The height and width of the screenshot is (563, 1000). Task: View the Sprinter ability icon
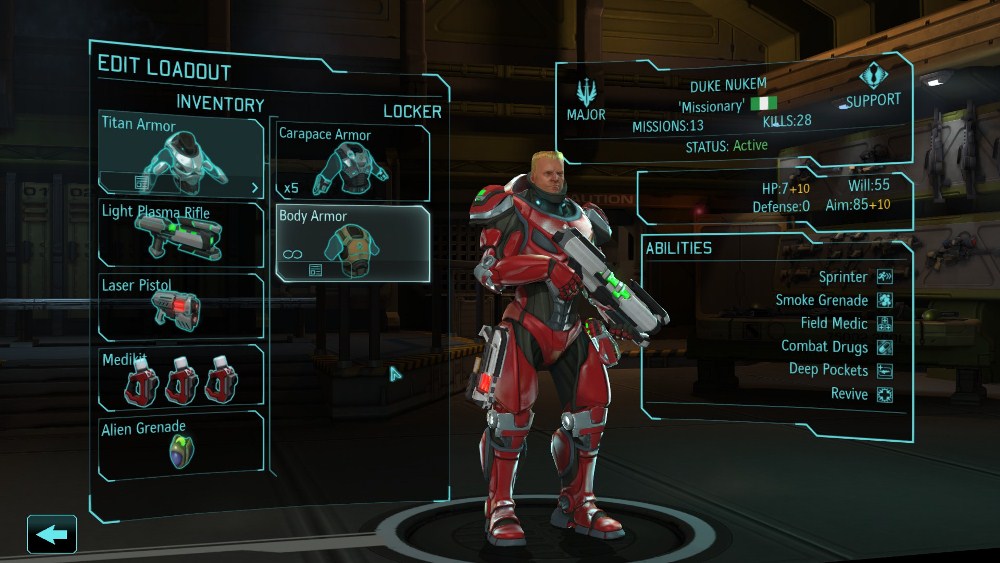coord(885,277)
